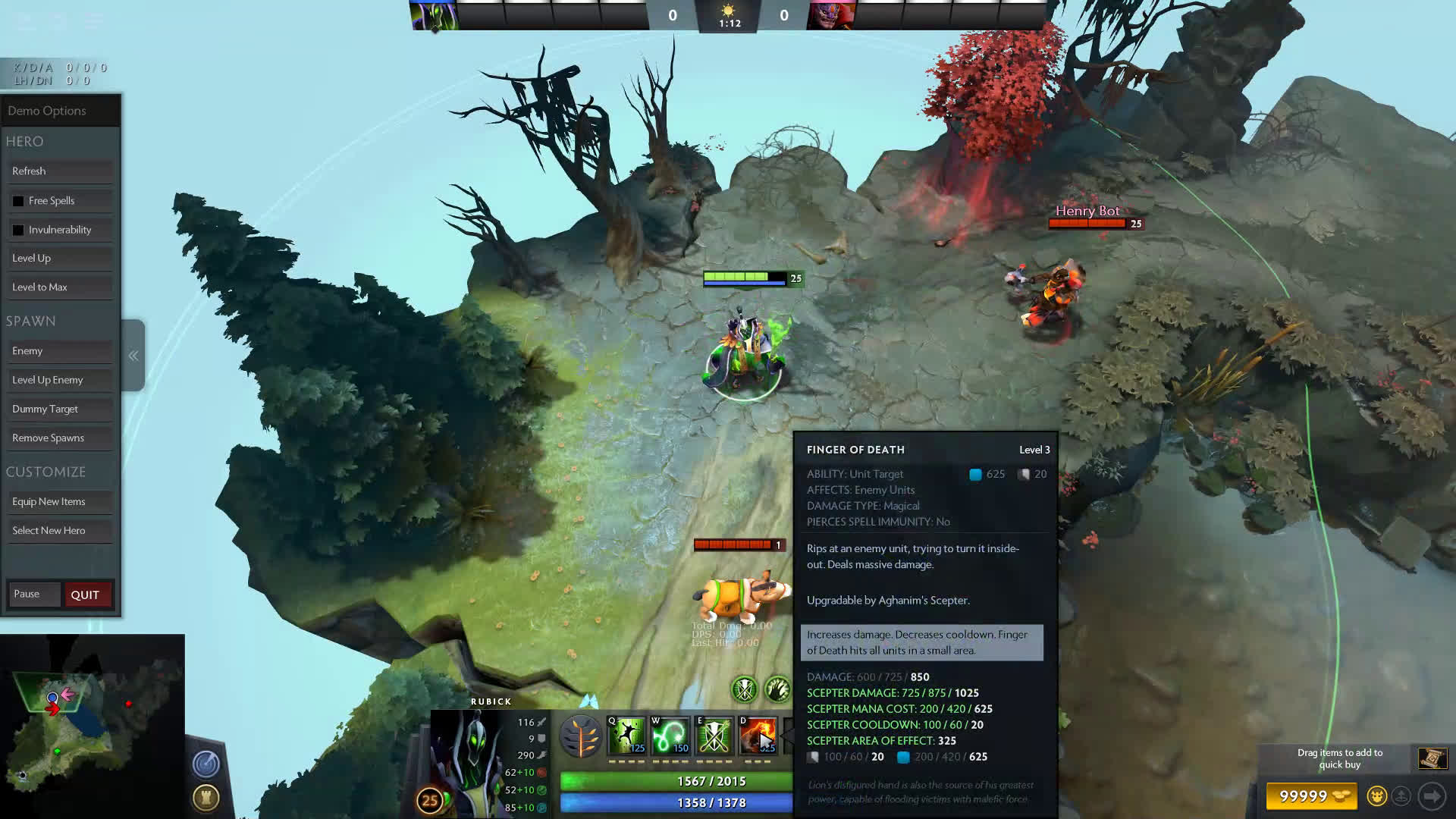This screenshot has width=1456, height=819.
Task: Open the shop via the gold button
Action: click(x=1312, y=796)
